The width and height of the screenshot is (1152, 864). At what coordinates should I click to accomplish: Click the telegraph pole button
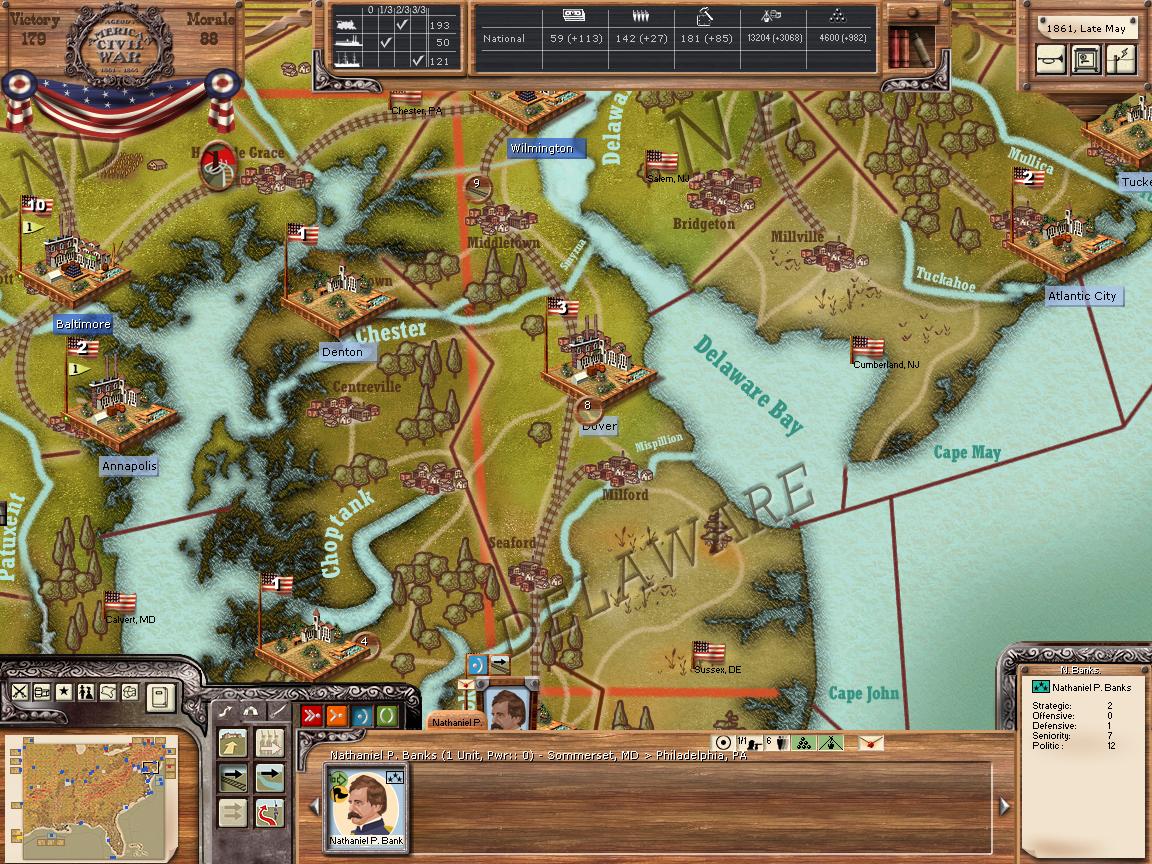1119,60
